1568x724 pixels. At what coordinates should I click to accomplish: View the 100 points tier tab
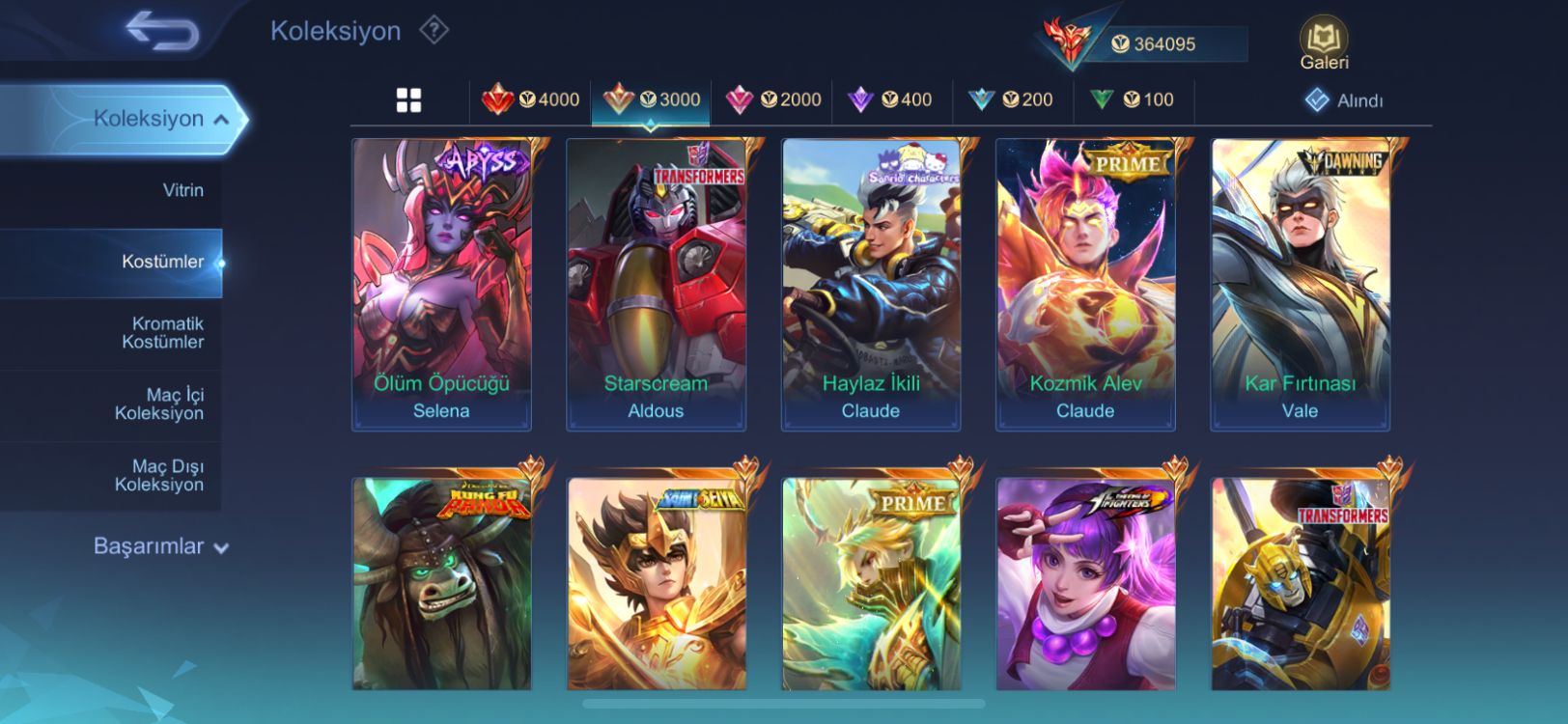(x=1132, y=99)
